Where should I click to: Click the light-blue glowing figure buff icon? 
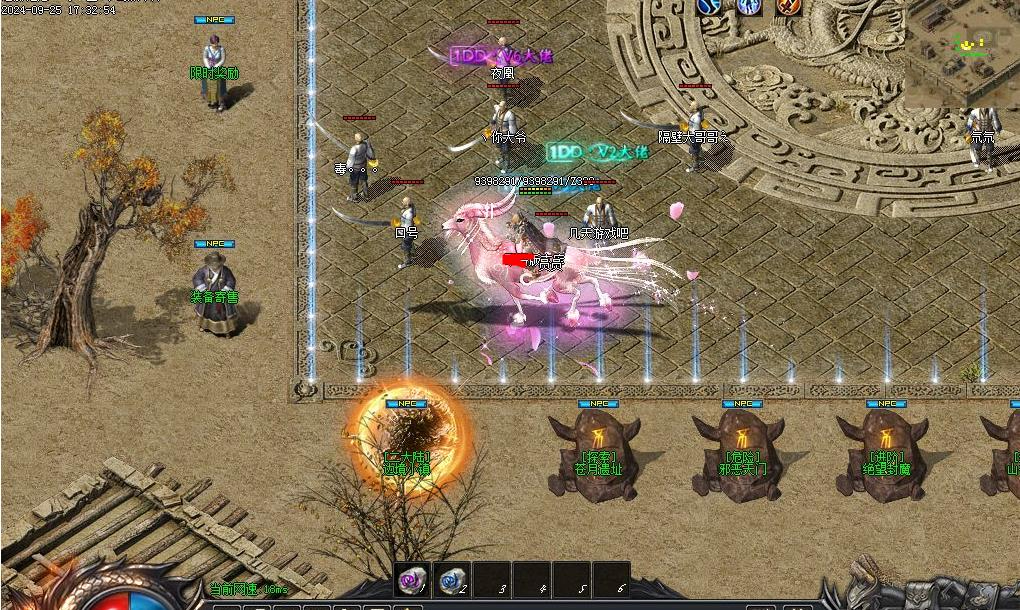[749, 7]
